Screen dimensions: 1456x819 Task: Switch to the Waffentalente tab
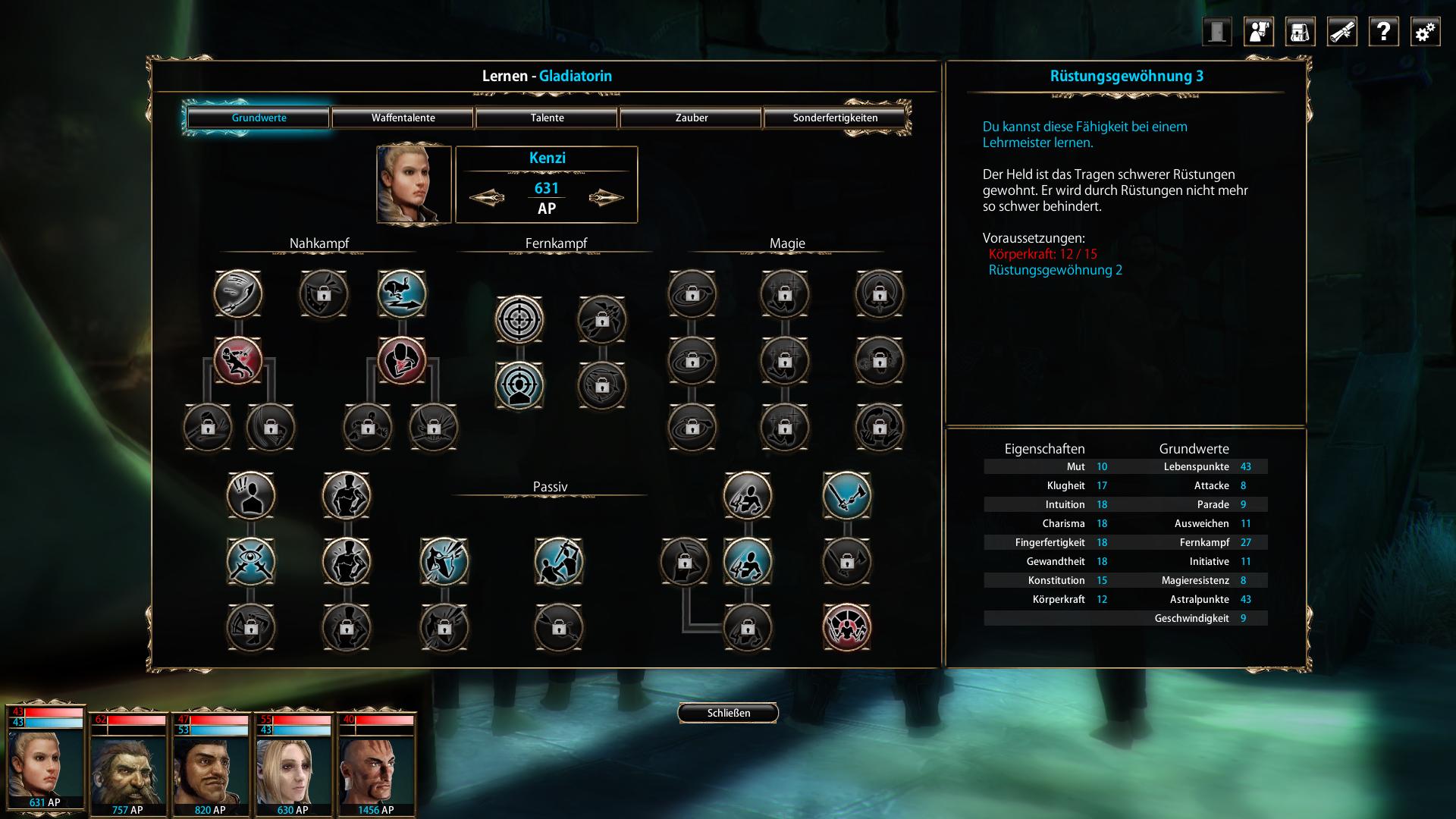click(x=403, y=118)
